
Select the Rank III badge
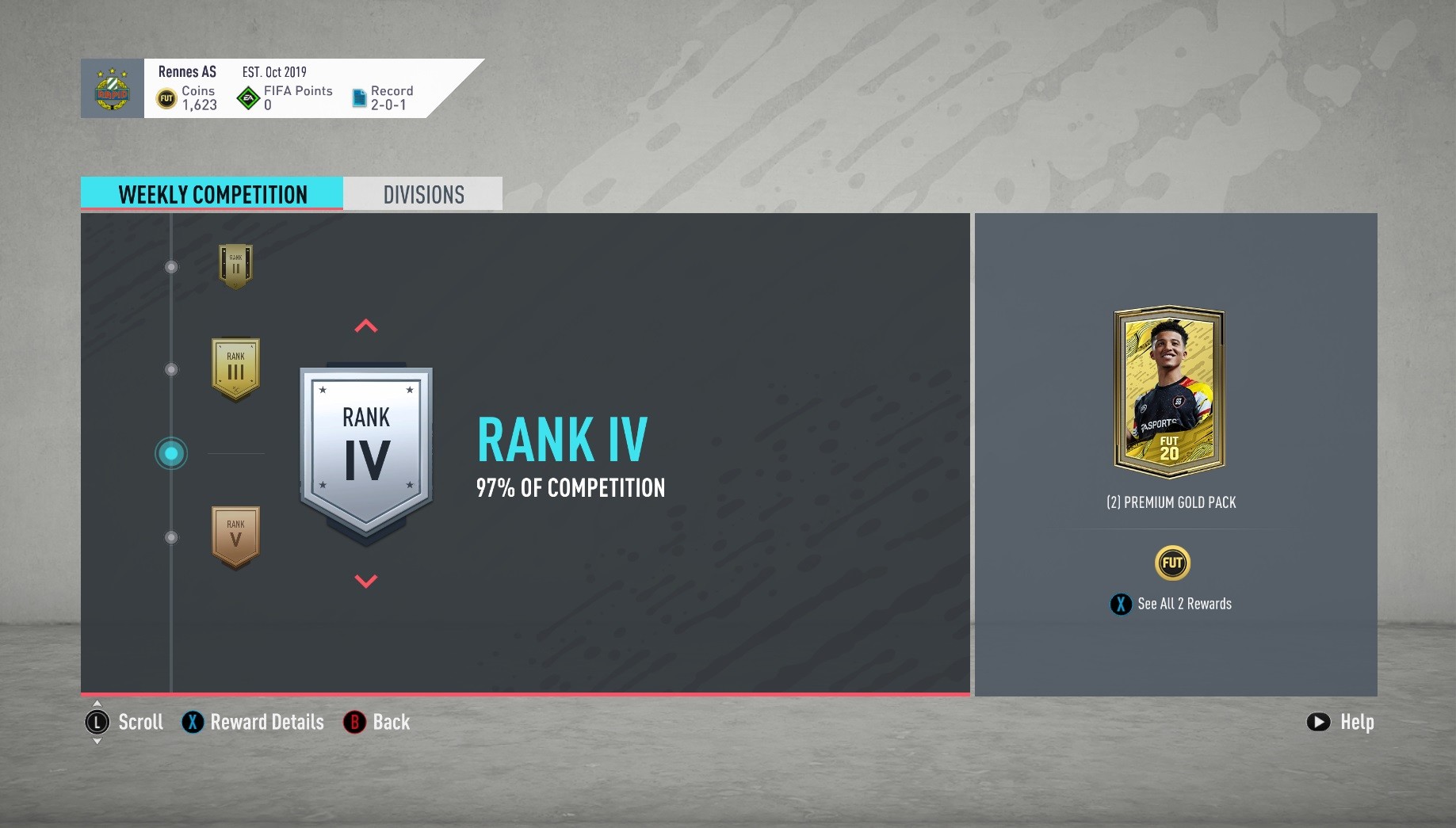(235, 368)
